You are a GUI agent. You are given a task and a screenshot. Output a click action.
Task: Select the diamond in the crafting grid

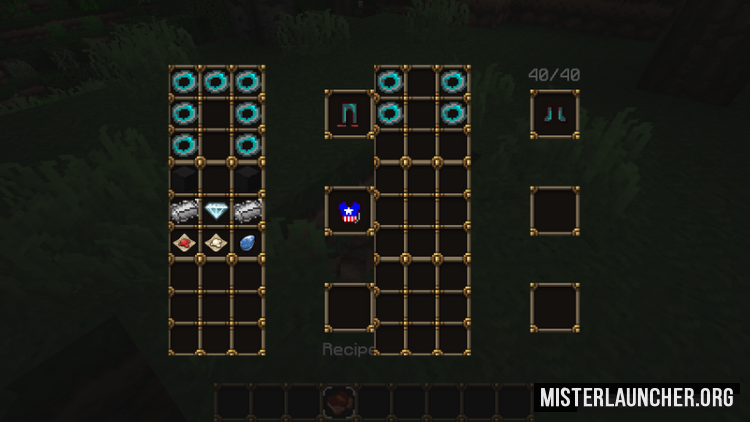(x=216, y=210)
